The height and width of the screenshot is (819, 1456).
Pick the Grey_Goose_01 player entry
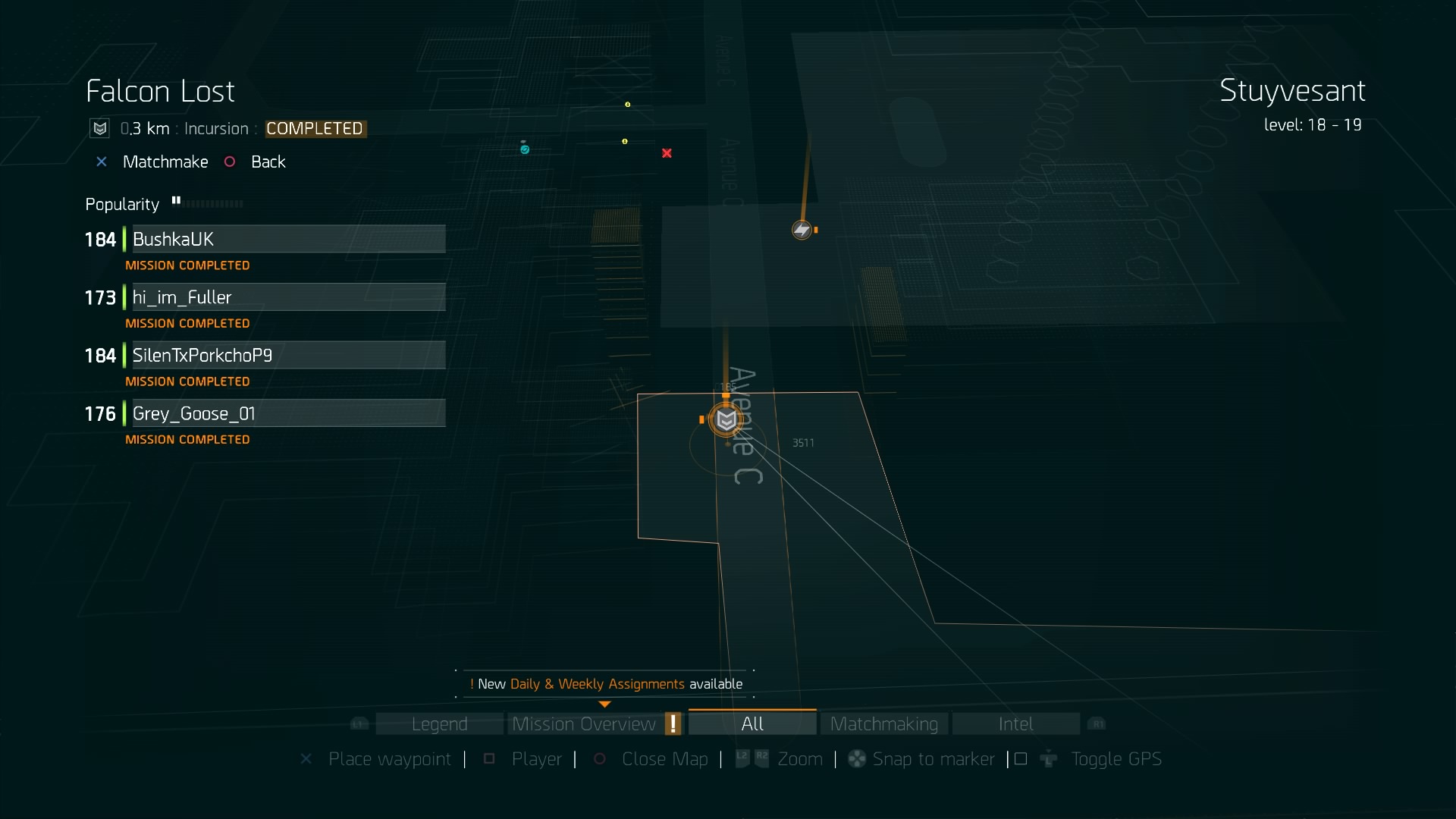[x=288, y=413]
